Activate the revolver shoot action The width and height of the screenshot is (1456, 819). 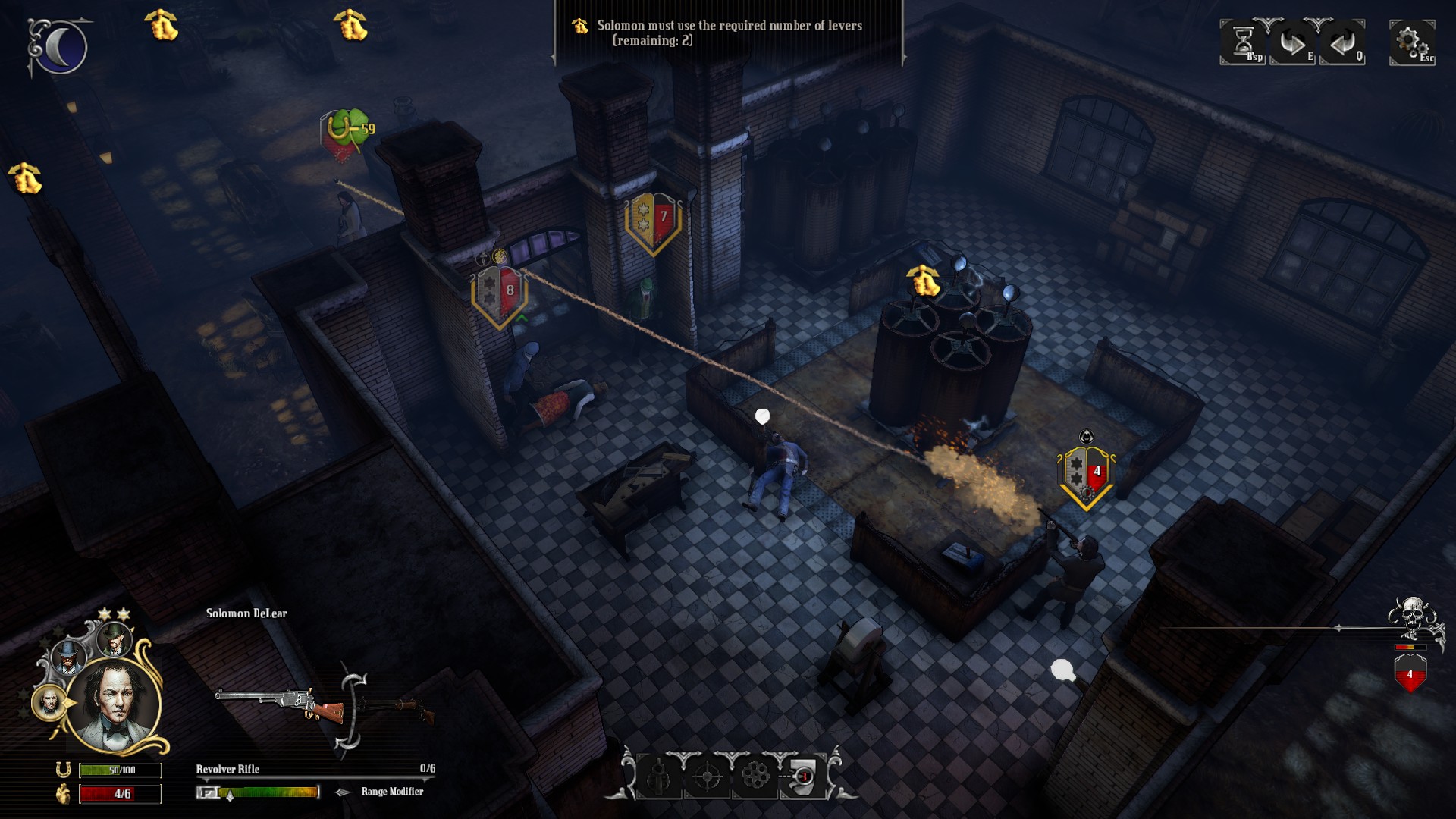tap(659, 776)
